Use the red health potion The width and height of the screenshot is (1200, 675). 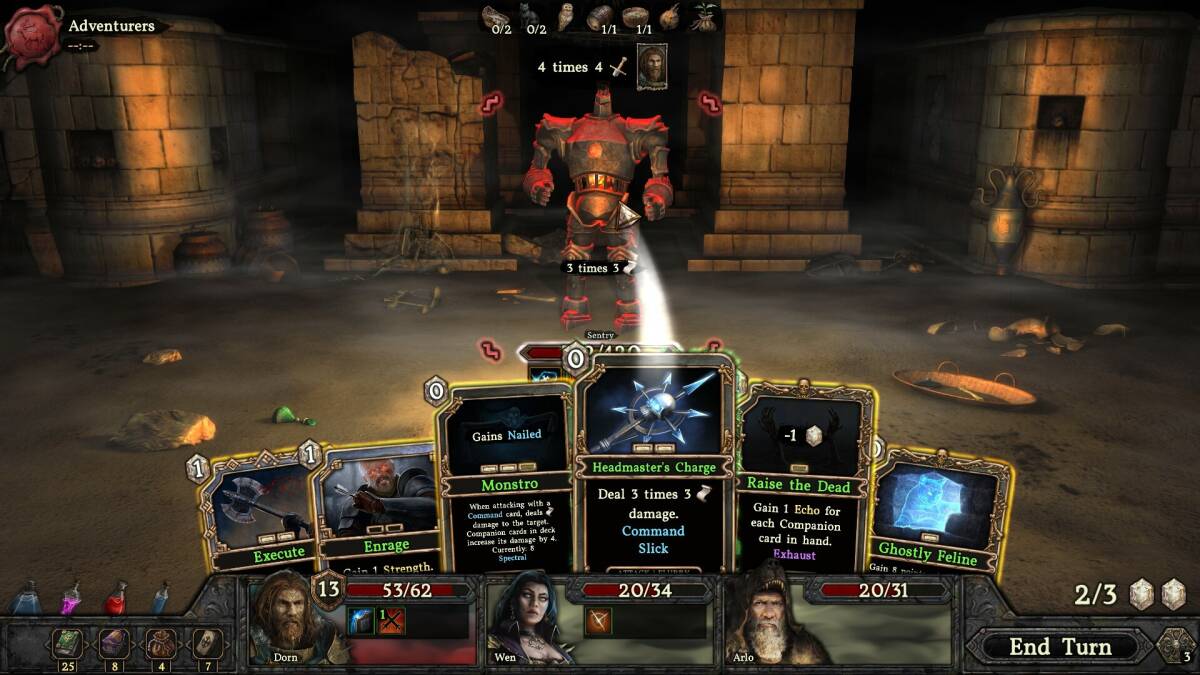pos(116,598)
